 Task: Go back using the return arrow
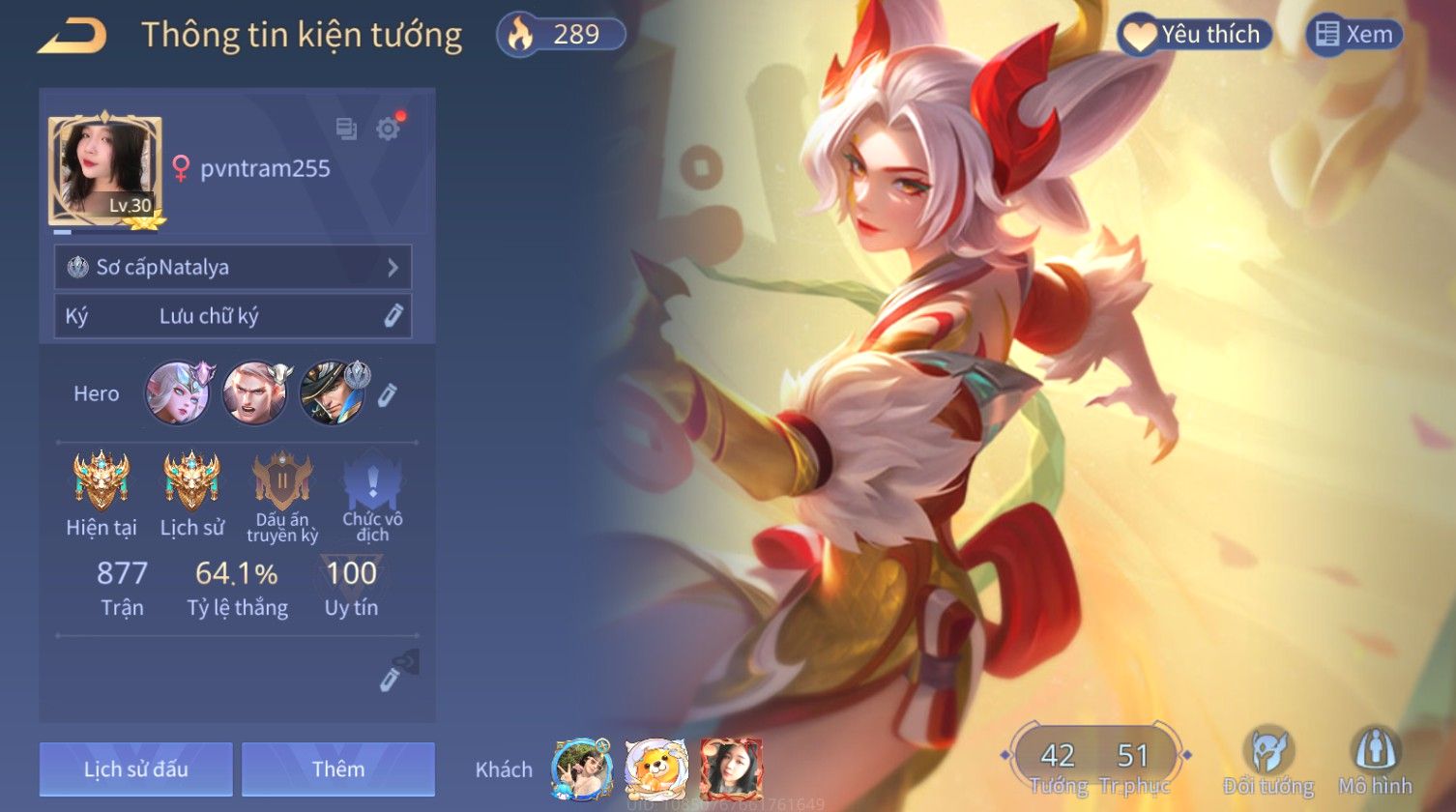pos(73,36)
